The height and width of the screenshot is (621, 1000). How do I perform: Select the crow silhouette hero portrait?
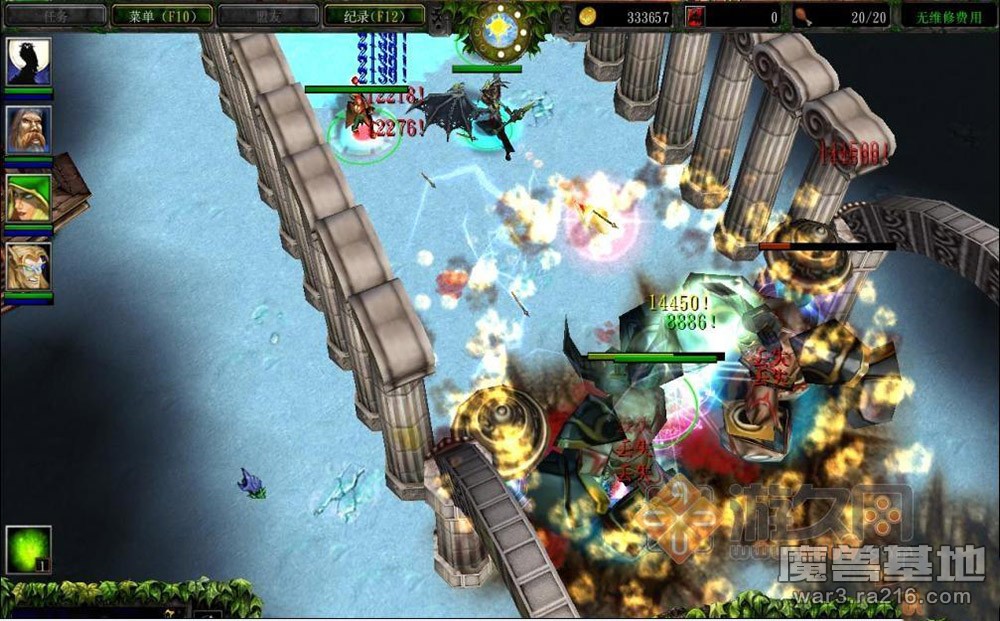28,63
